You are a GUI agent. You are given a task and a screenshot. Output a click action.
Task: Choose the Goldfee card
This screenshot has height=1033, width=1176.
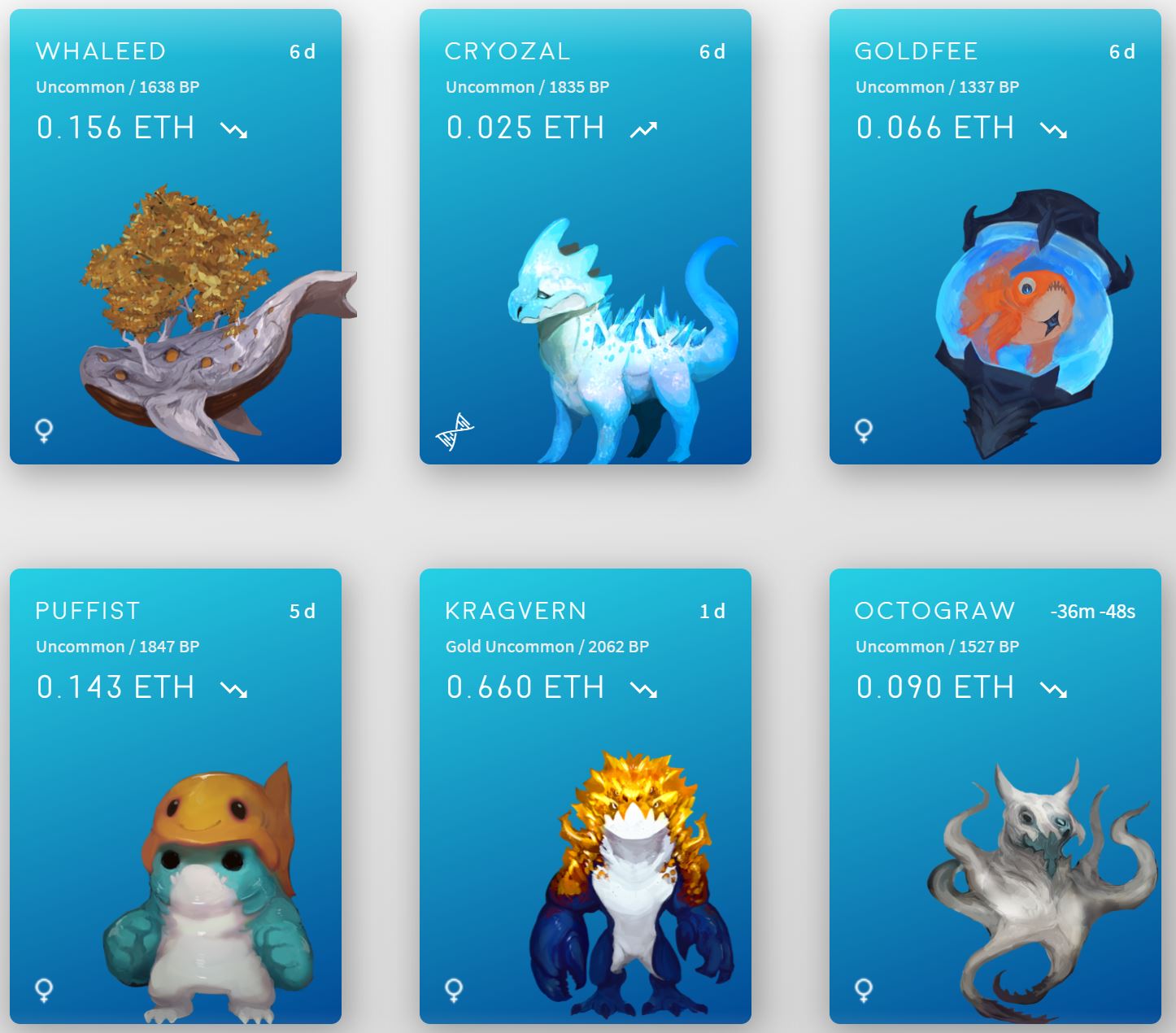[x=995, y=237]
